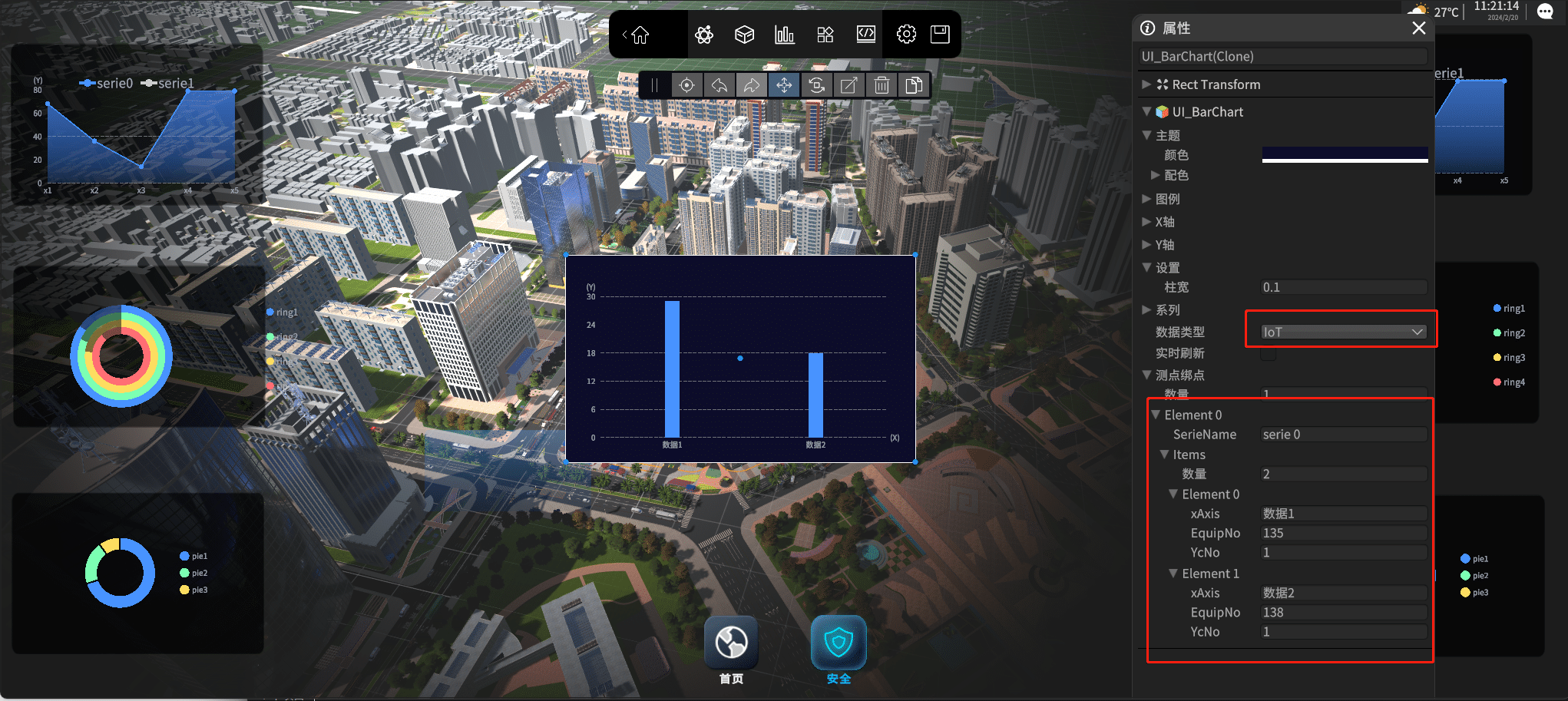Select the move tool with four arrows
The height and width of the screenshot is (701, 1568).
[x=784, y=85]
